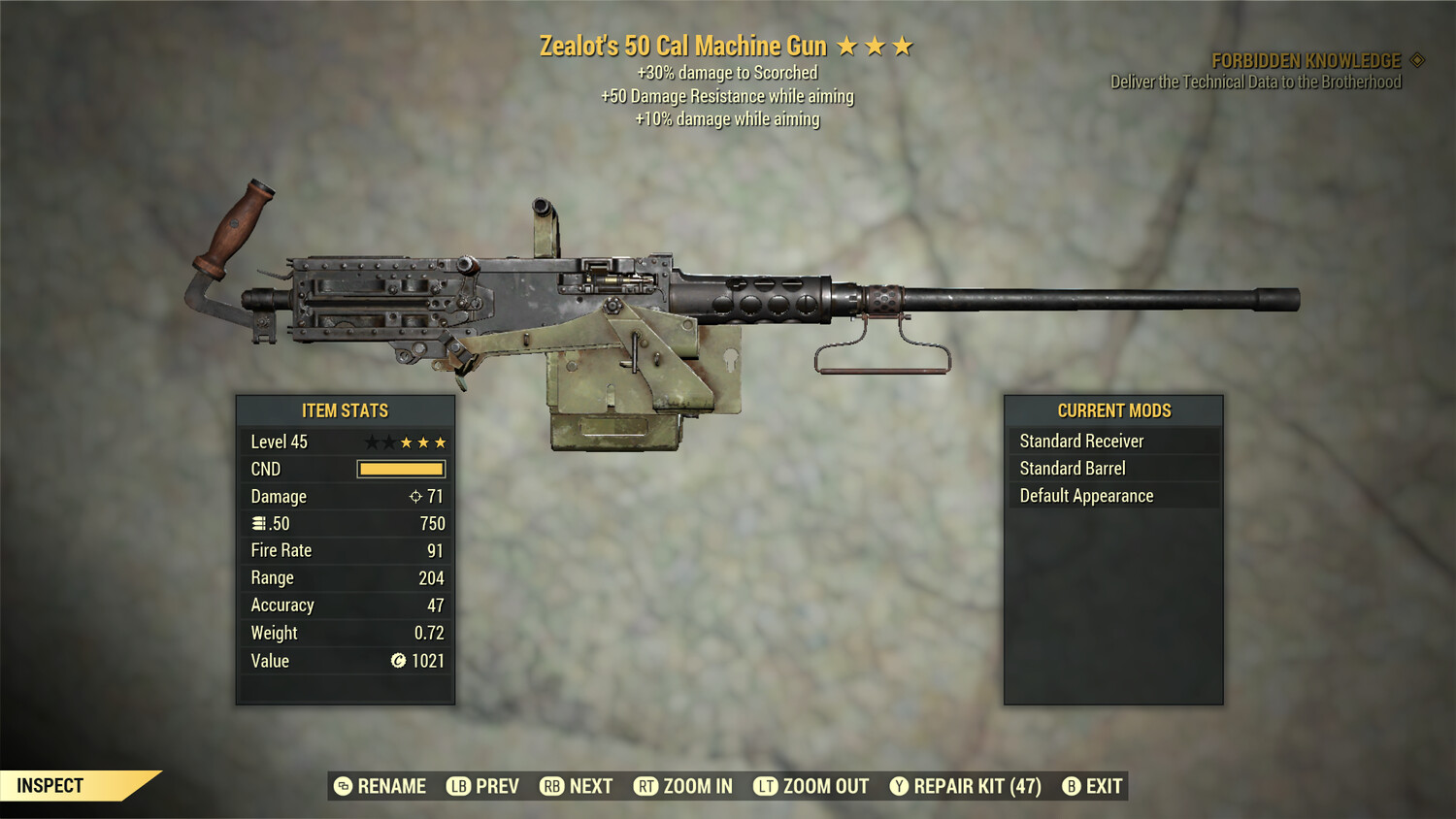Click the LT icon next to ZOOM OUT
The image size is (1456, 819).
coord(764,786)
